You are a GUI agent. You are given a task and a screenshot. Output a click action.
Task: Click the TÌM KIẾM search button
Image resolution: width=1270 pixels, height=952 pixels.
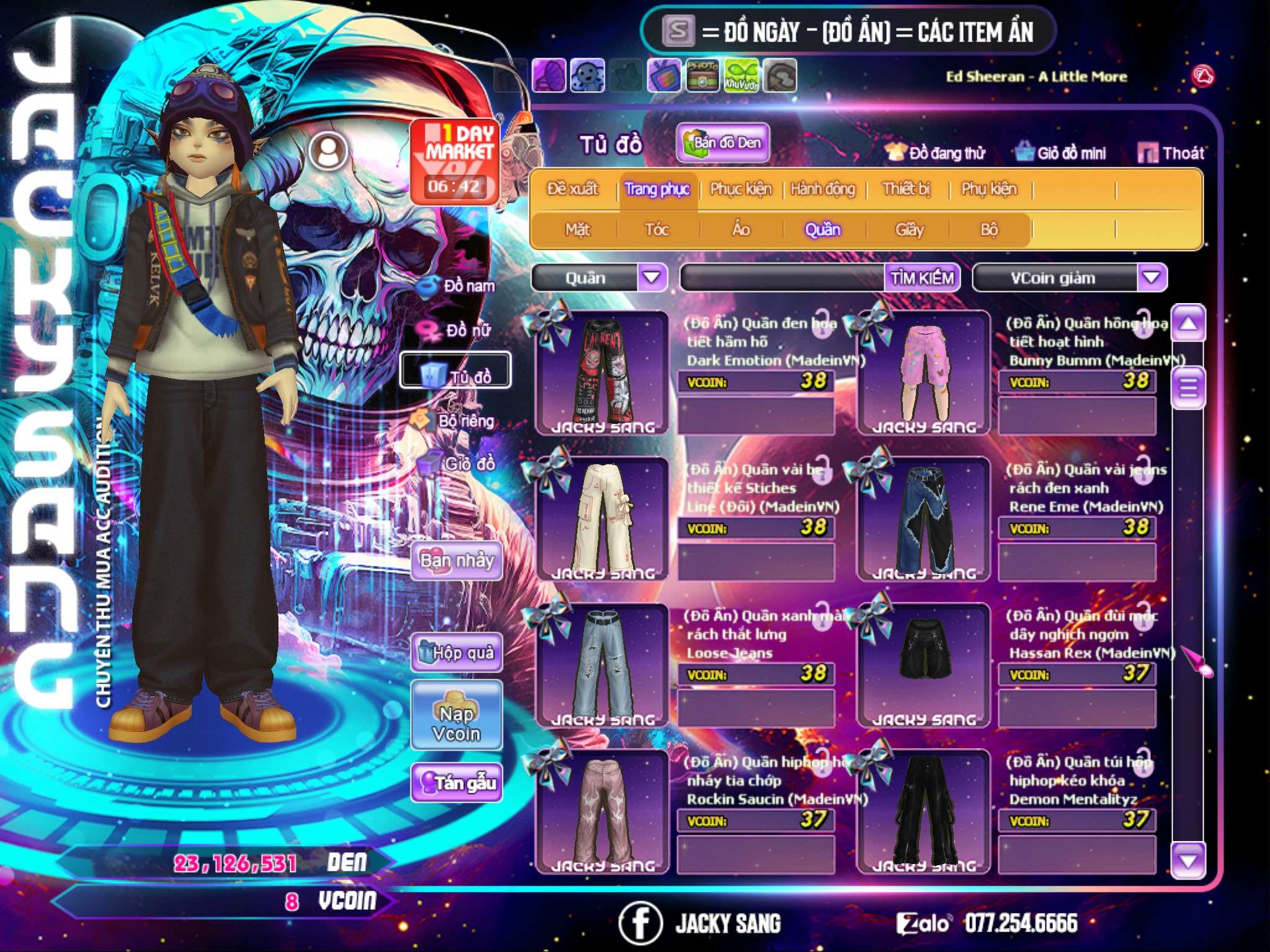tap(922, 278)
